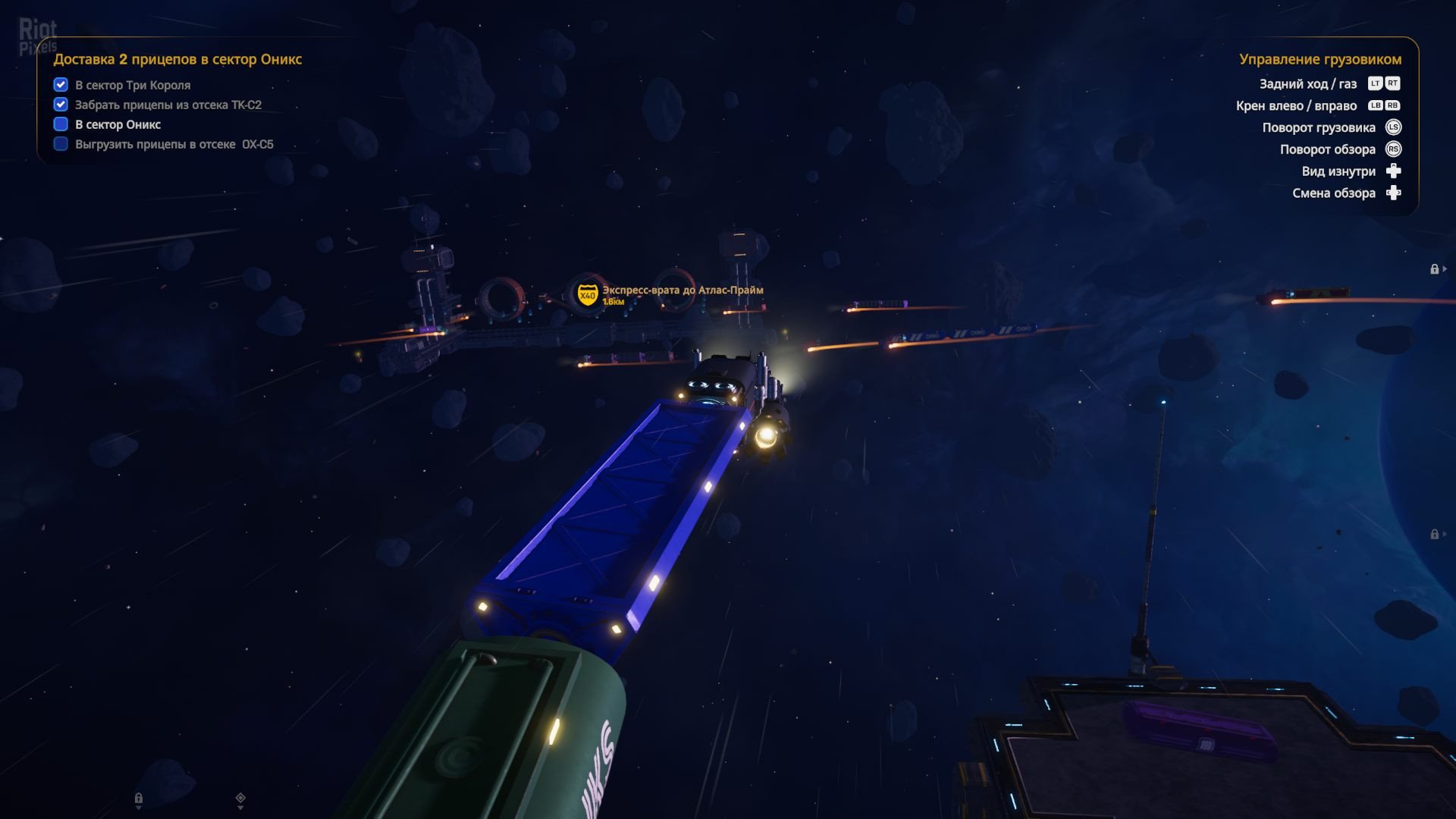Select the delivery quest title to Onyx sector
The height and width of the screenshot is (819, 1456).
click(x=177, y=59)
